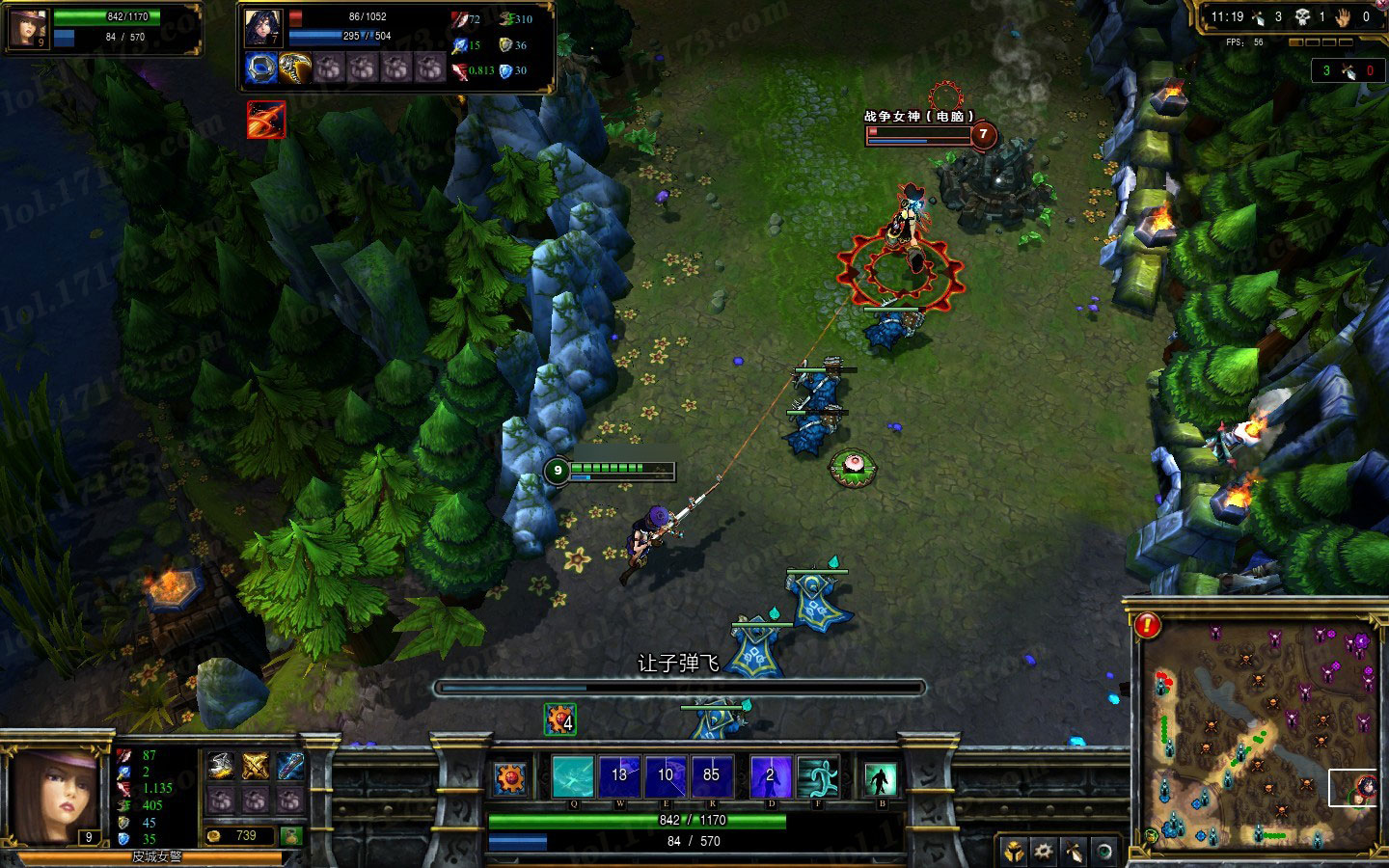Activate the R ultimate showing cooldown 85
This screenshot has width=1389, height=868.
pyautogui.click(x=712, y=776)
